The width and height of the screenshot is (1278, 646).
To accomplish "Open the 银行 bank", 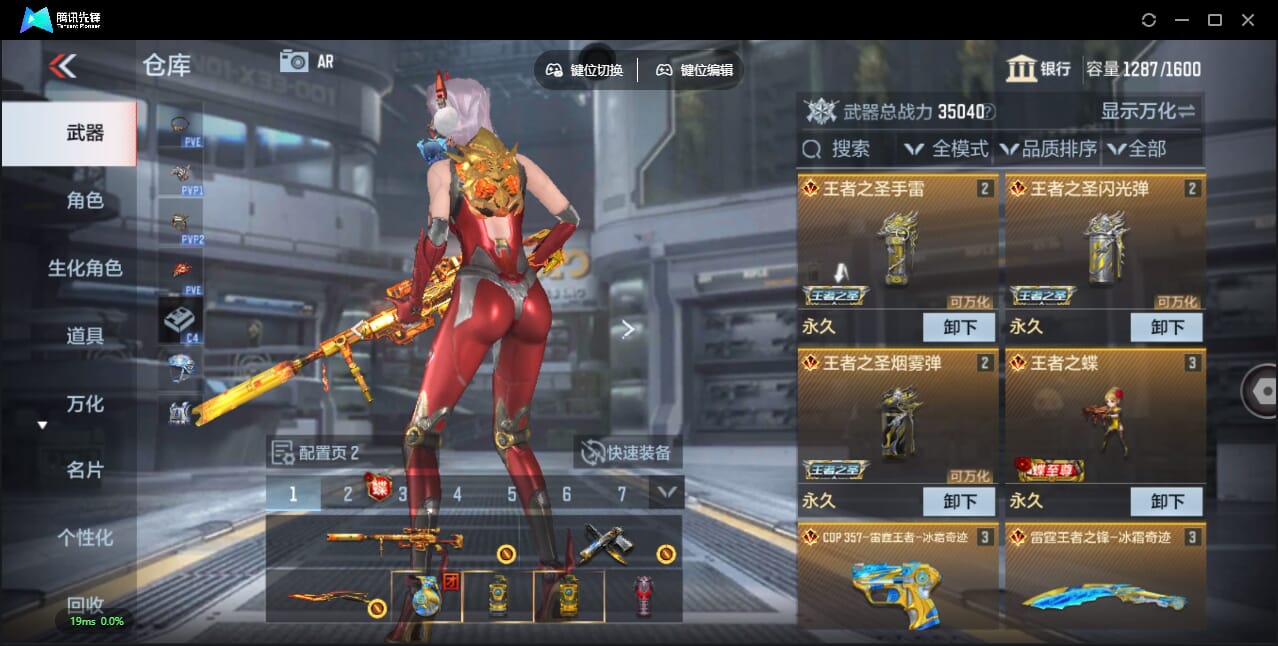I will tap(1039, 69).
